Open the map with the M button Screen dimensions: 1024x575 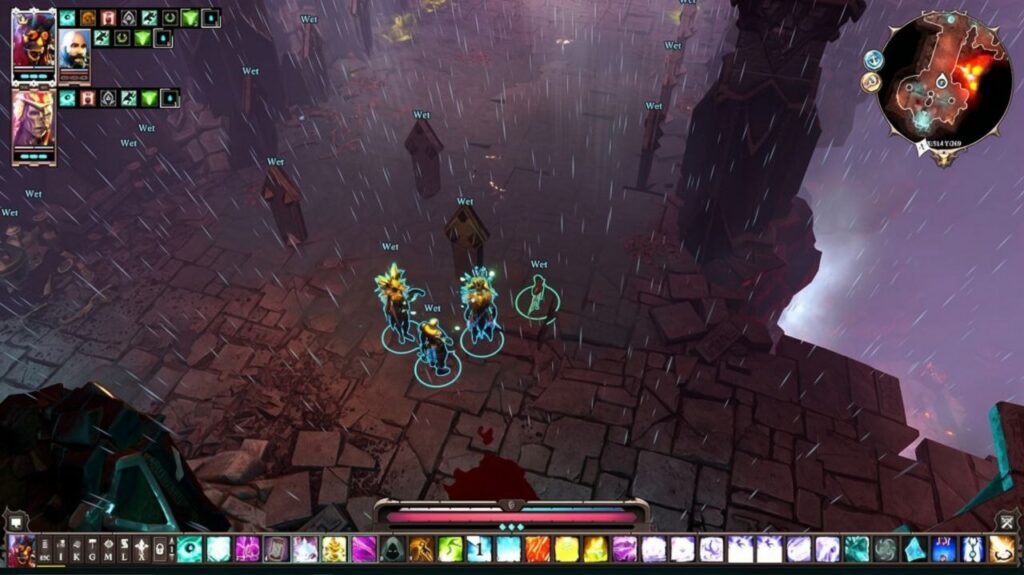pyautogui.click(x=107, y=551)
